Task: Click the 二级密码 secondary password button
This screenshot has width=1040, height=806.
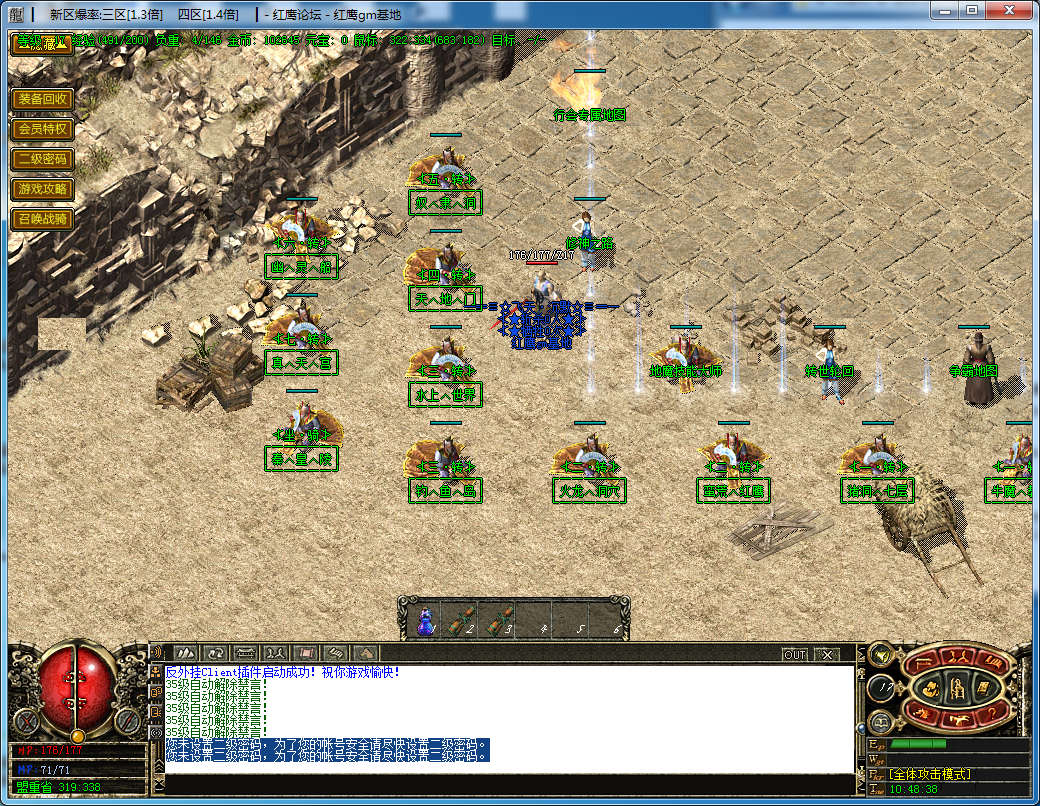Action: [43, 159]
